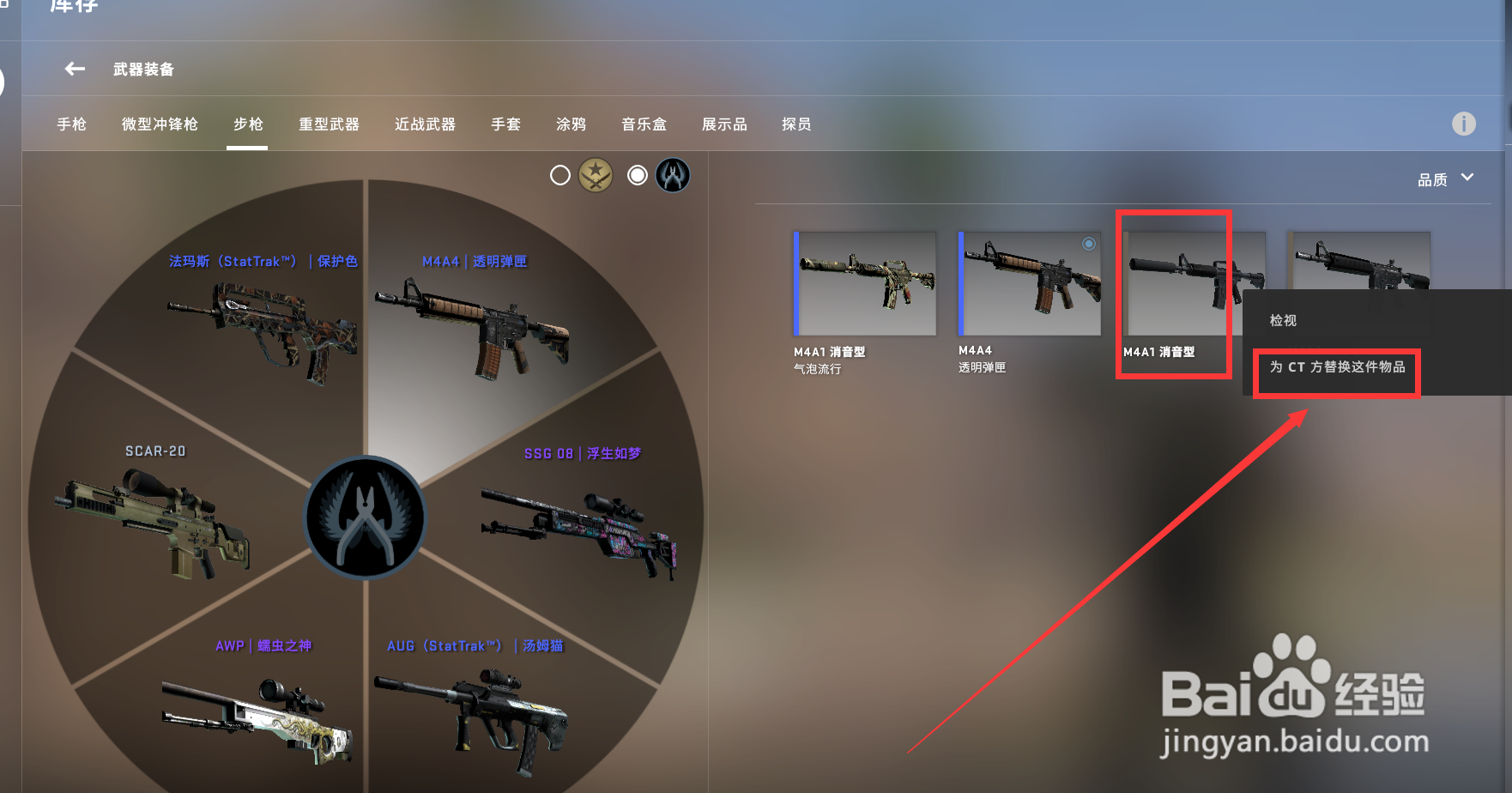
Task: Select the CT faction badge above the wheel
Action: (x=672, y=175)
